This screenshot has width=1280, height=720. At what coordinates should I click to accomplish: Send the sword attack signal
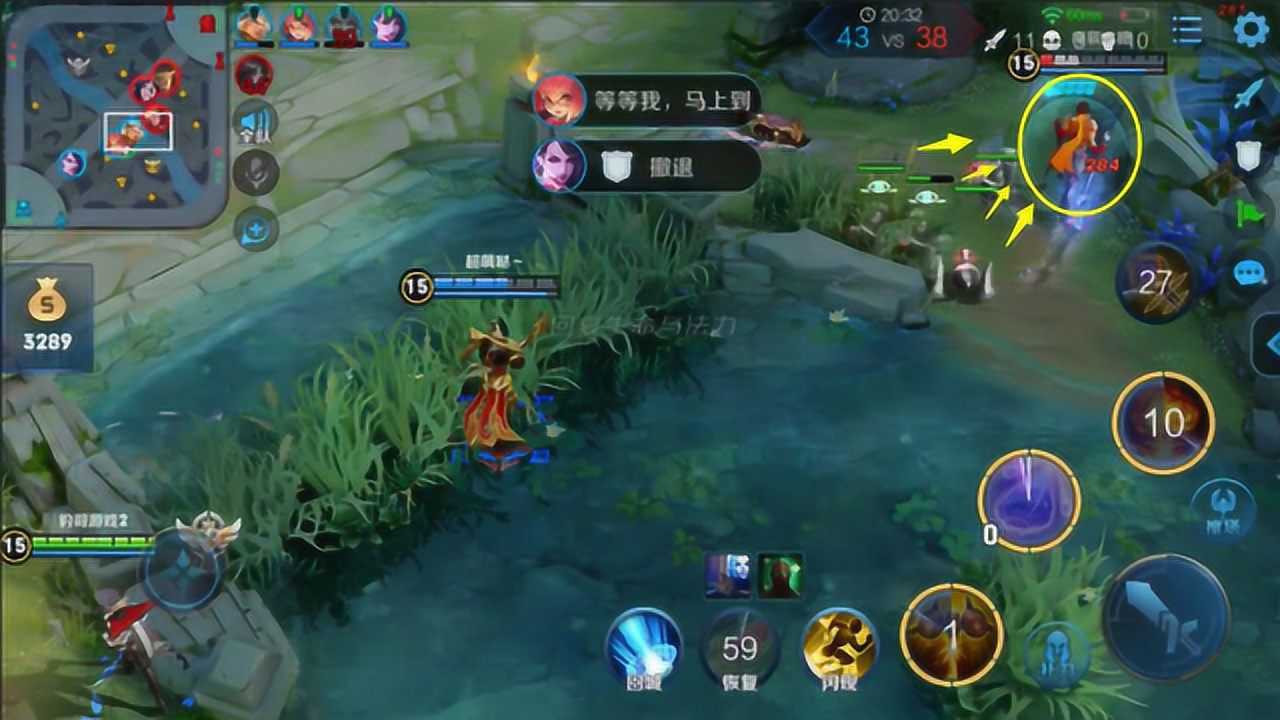pyautogui.click(x=1250, y=94)
